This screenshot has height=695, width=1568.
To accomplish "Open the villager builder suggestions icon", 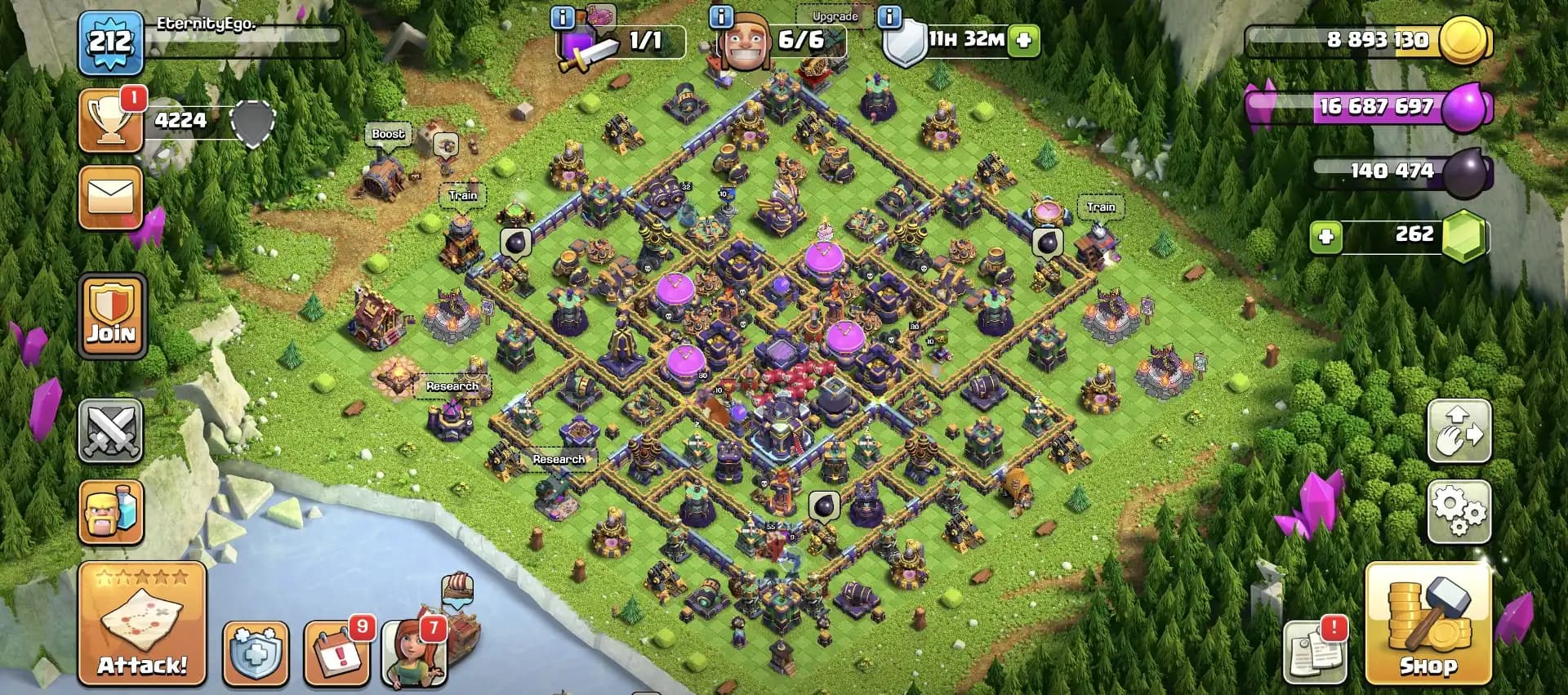I will pos(416,653).
